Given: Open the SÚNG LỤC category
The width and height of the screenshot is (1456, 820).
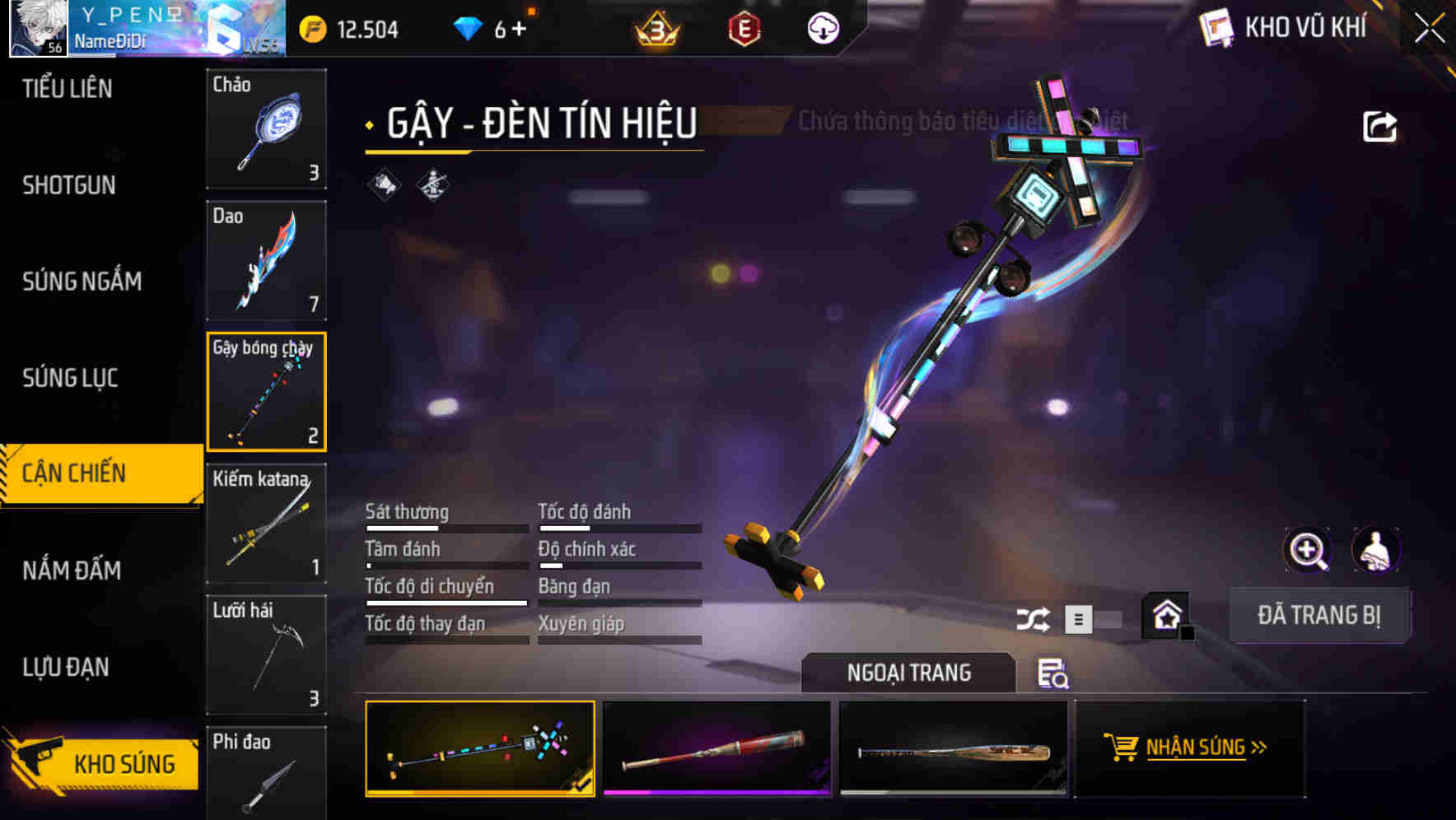Looking at the screenshot, I should [70, 378].
